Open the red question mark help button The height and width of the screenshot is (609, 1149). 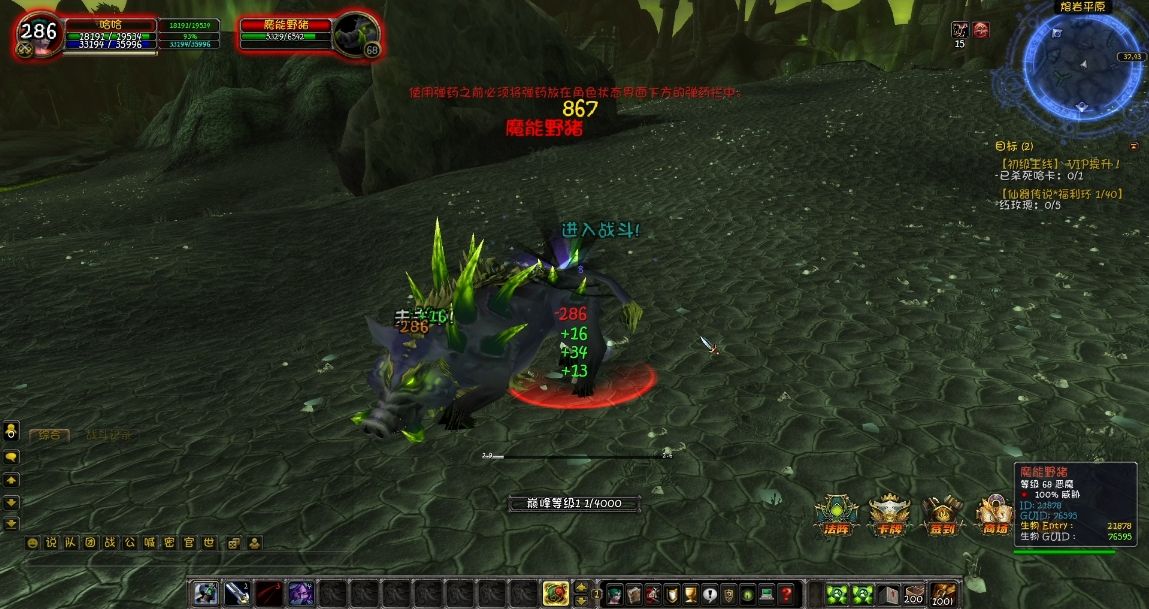[787, 593]
